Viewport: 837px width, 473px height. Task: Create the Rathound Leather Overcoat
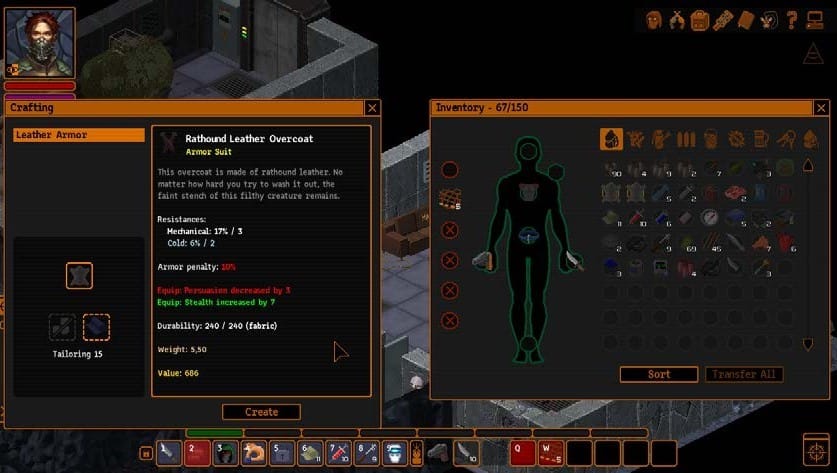click(x=261, y=412)
